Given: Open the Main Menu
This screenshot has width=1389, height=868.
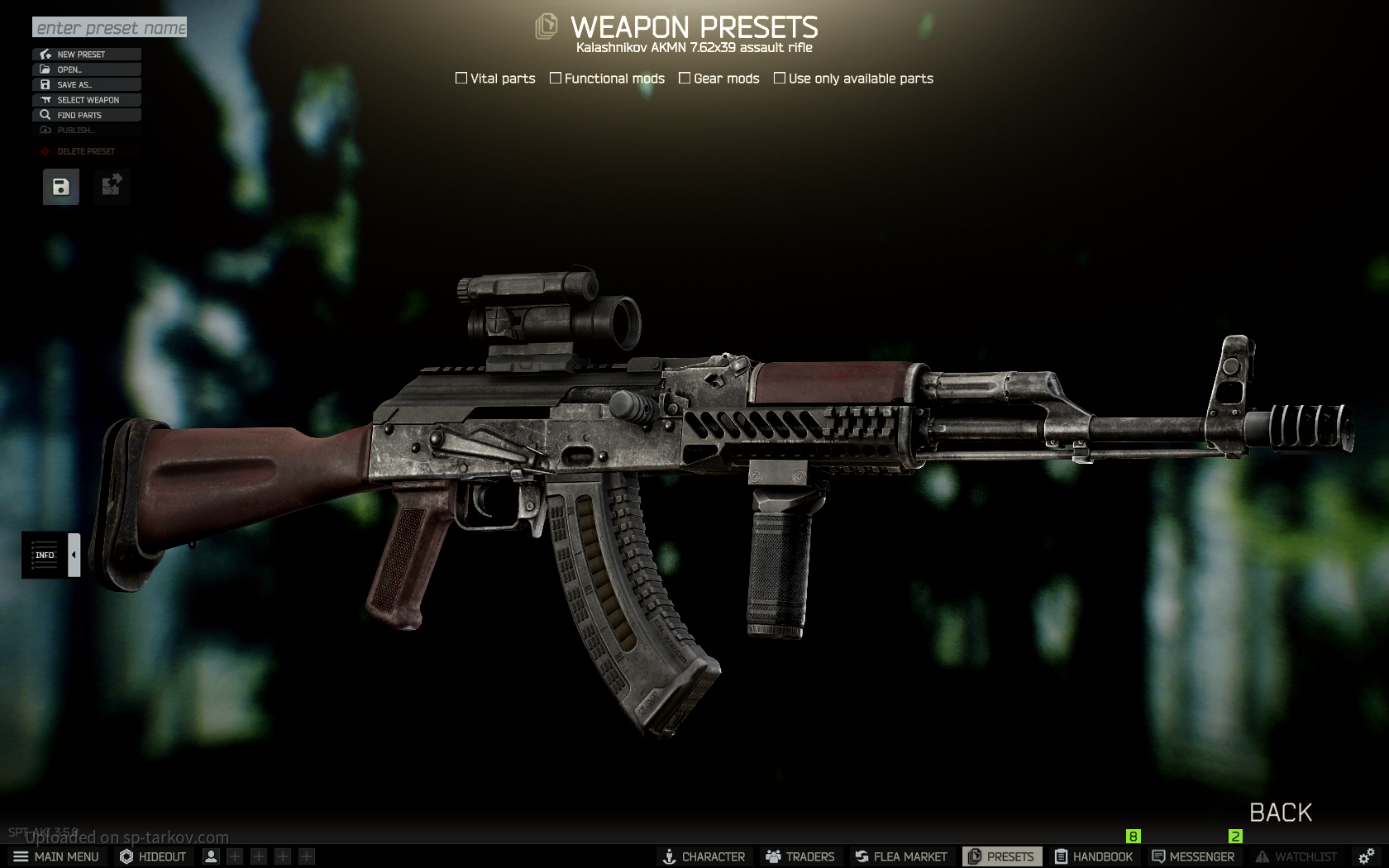Looking at the screenshot, I should point(56,856).
